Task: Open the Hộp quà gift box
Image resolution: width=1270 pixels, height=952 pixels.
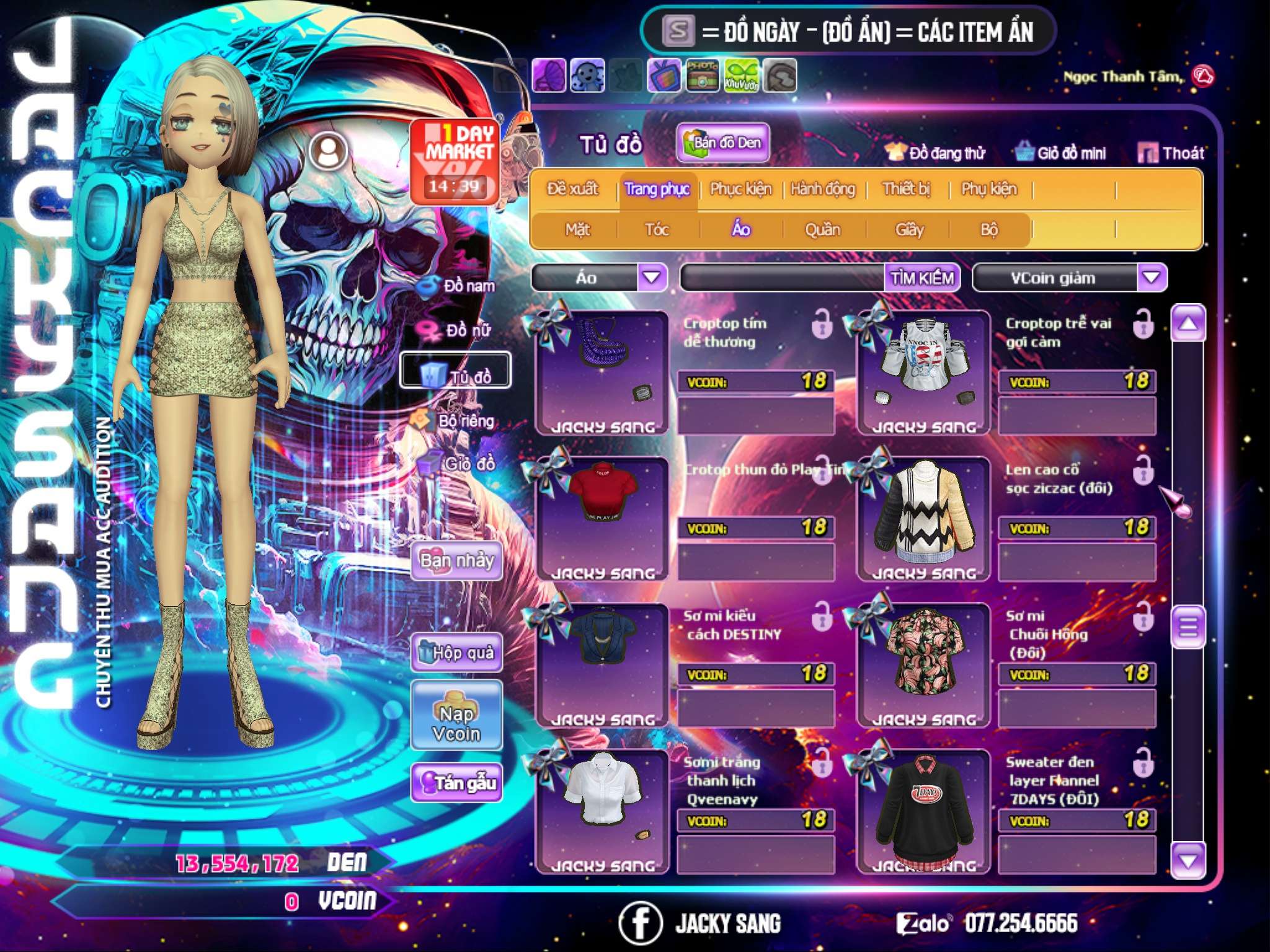Action: coord(456,653)
